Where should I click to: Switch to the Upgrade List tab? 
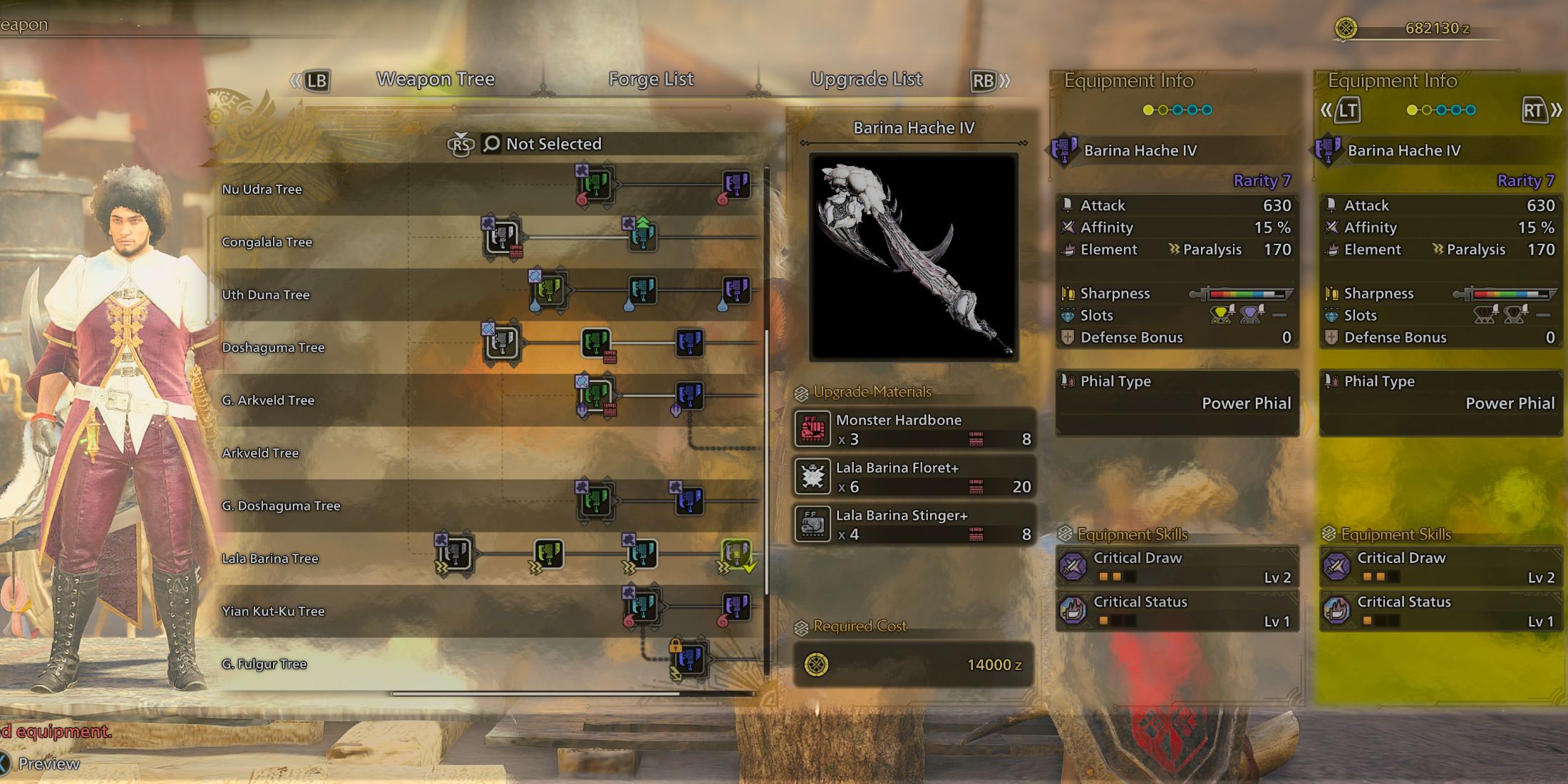866,79
